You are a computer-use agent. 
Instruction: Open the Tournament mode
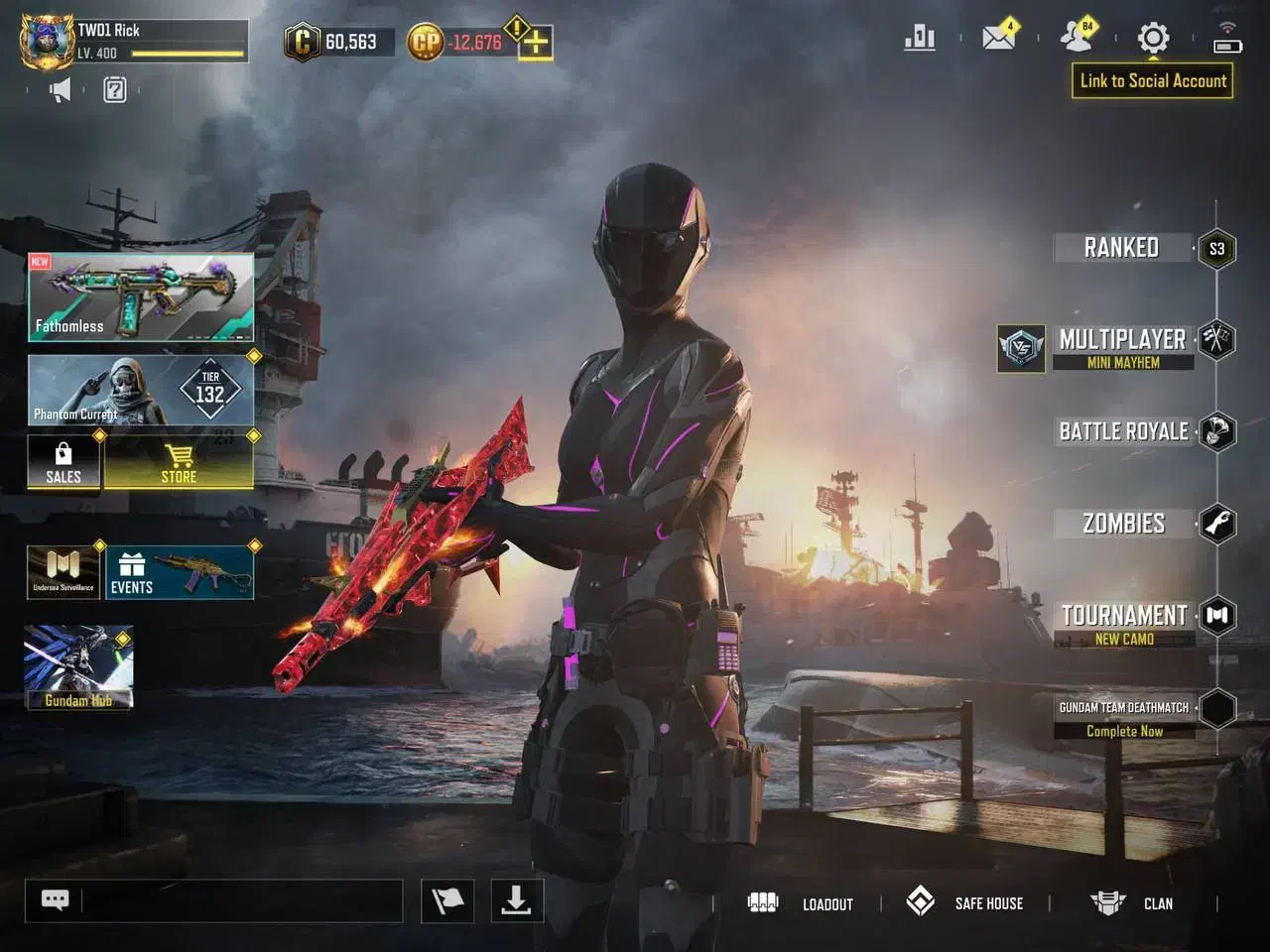pyautogui.click(x=1124, y=623)
